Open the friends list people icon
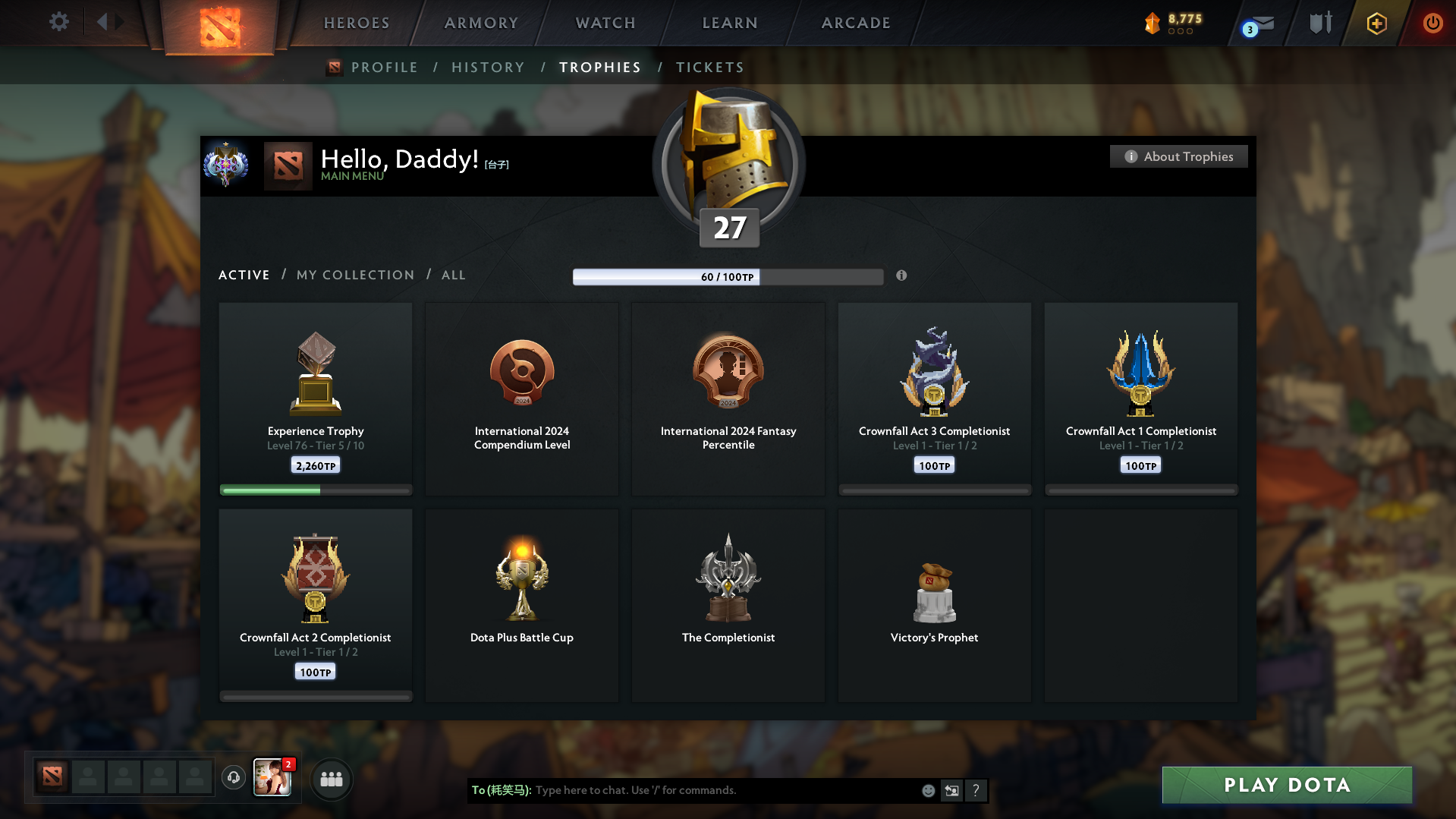 (x=331, y=779)
